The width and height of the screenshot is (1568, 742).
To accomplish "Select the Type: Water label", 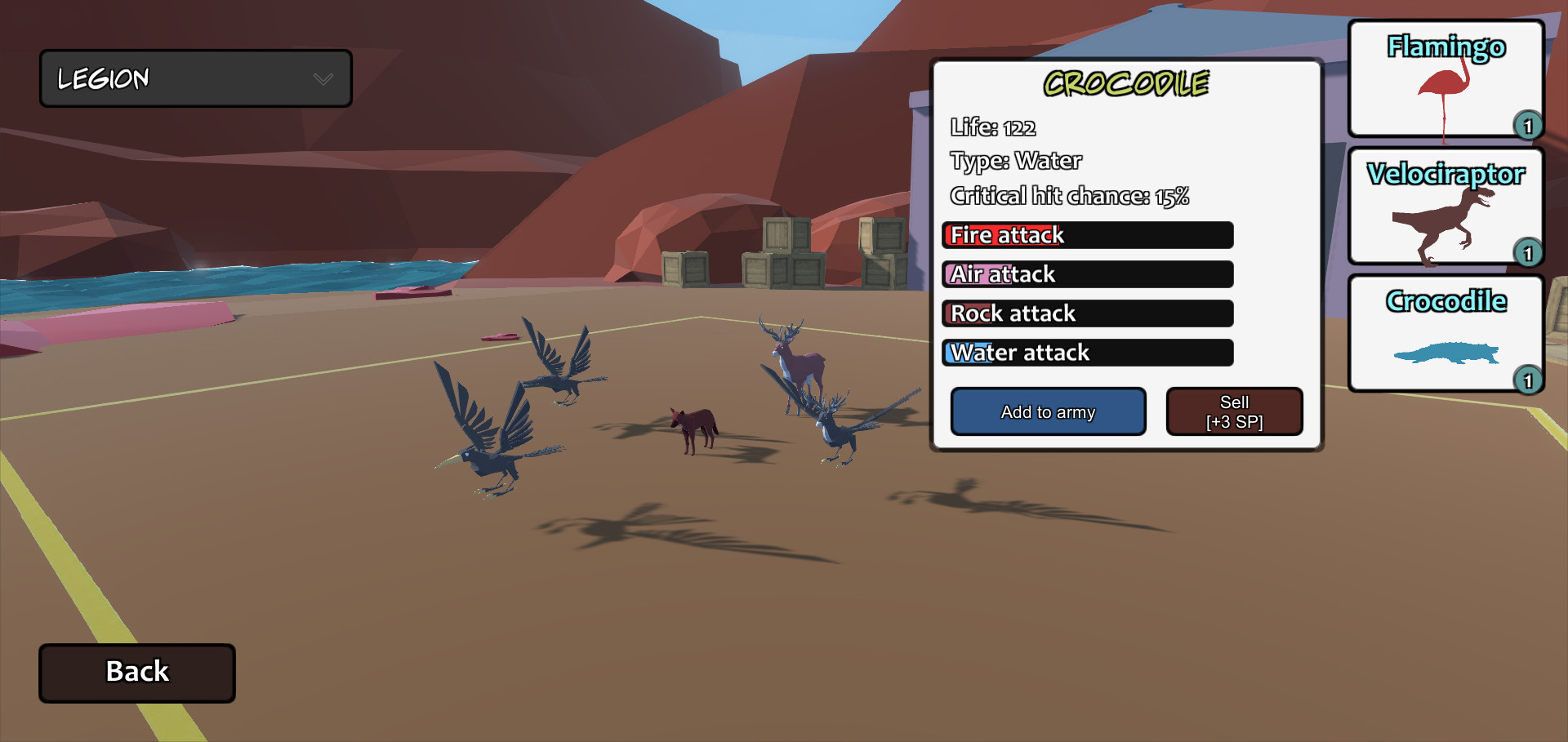I will click(1015, 161).
